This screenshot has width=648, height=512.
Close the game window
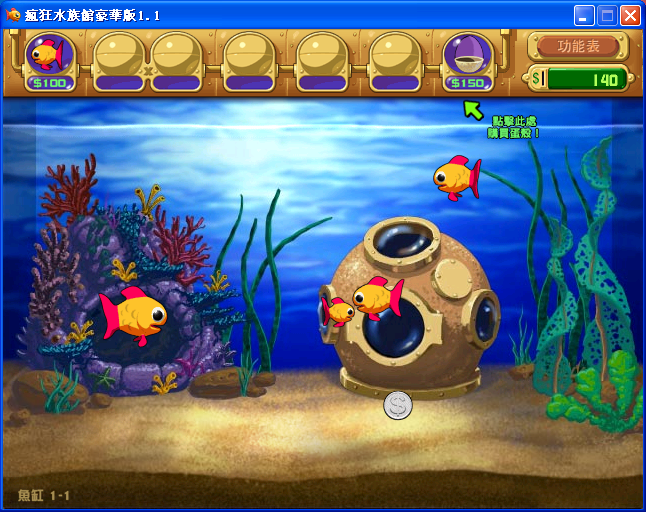pos(630,15)
